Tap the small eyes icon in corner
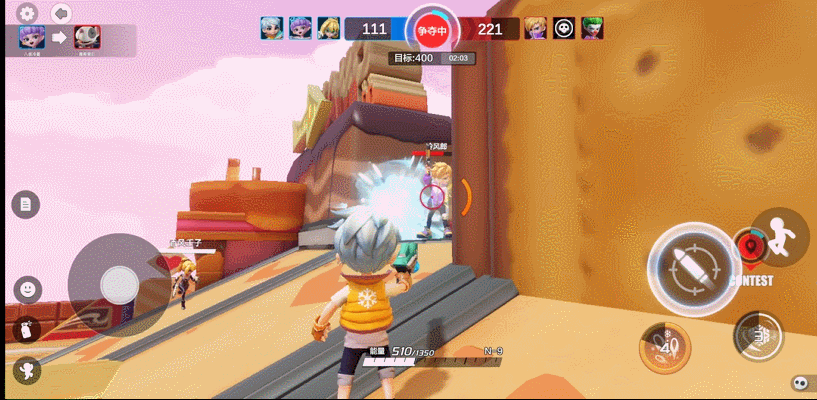The image size is (817, 400). pos(799,382)
